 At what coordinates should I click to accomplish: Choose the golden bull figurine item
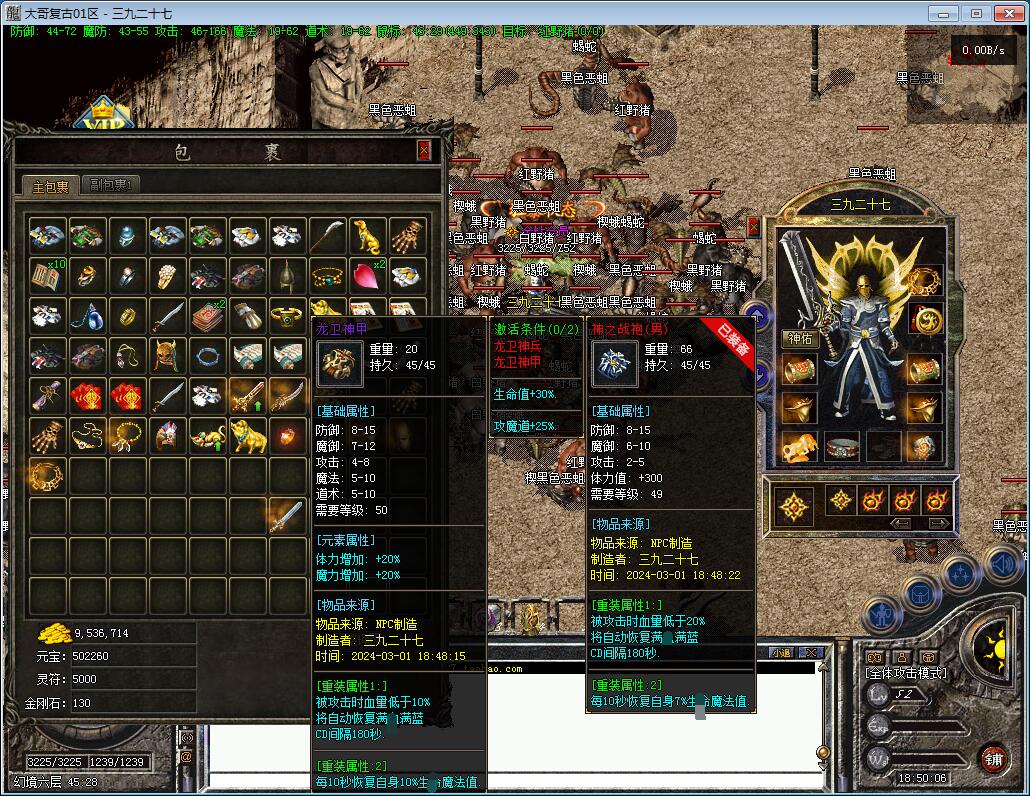tap(248, 434)
